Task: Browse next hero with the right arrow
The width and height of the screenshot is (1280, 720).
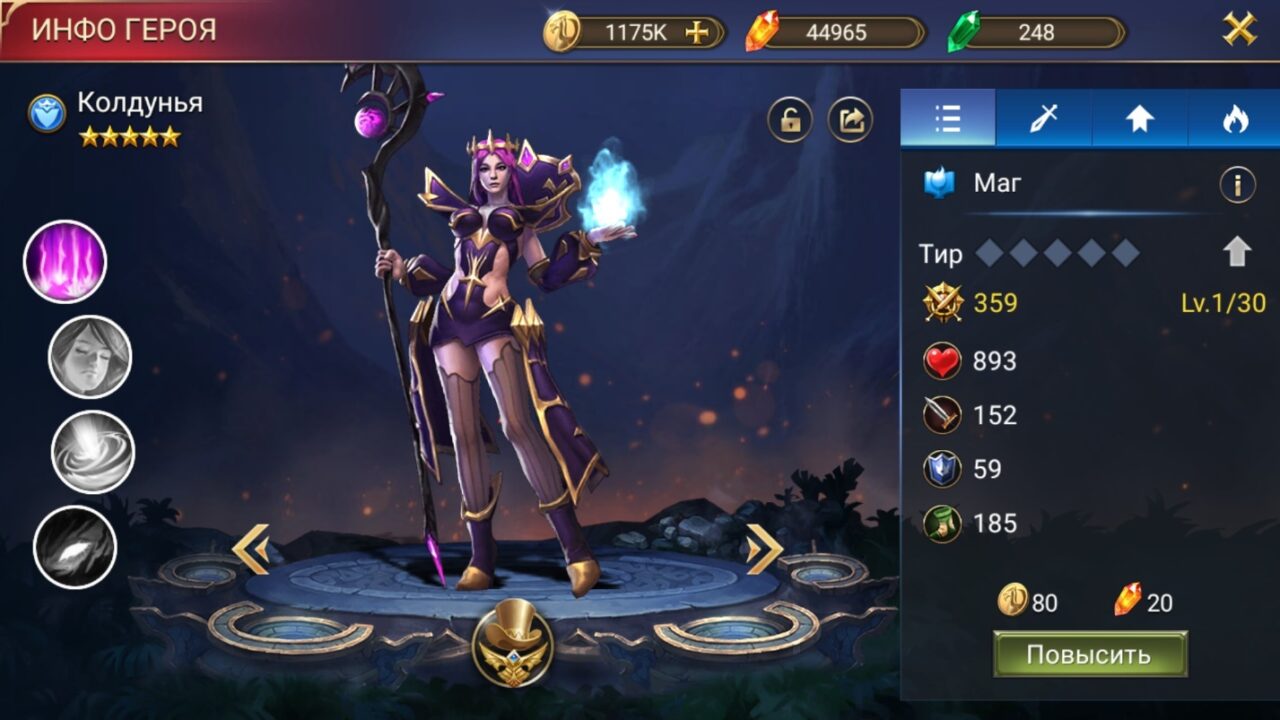Action: [767, 545]
